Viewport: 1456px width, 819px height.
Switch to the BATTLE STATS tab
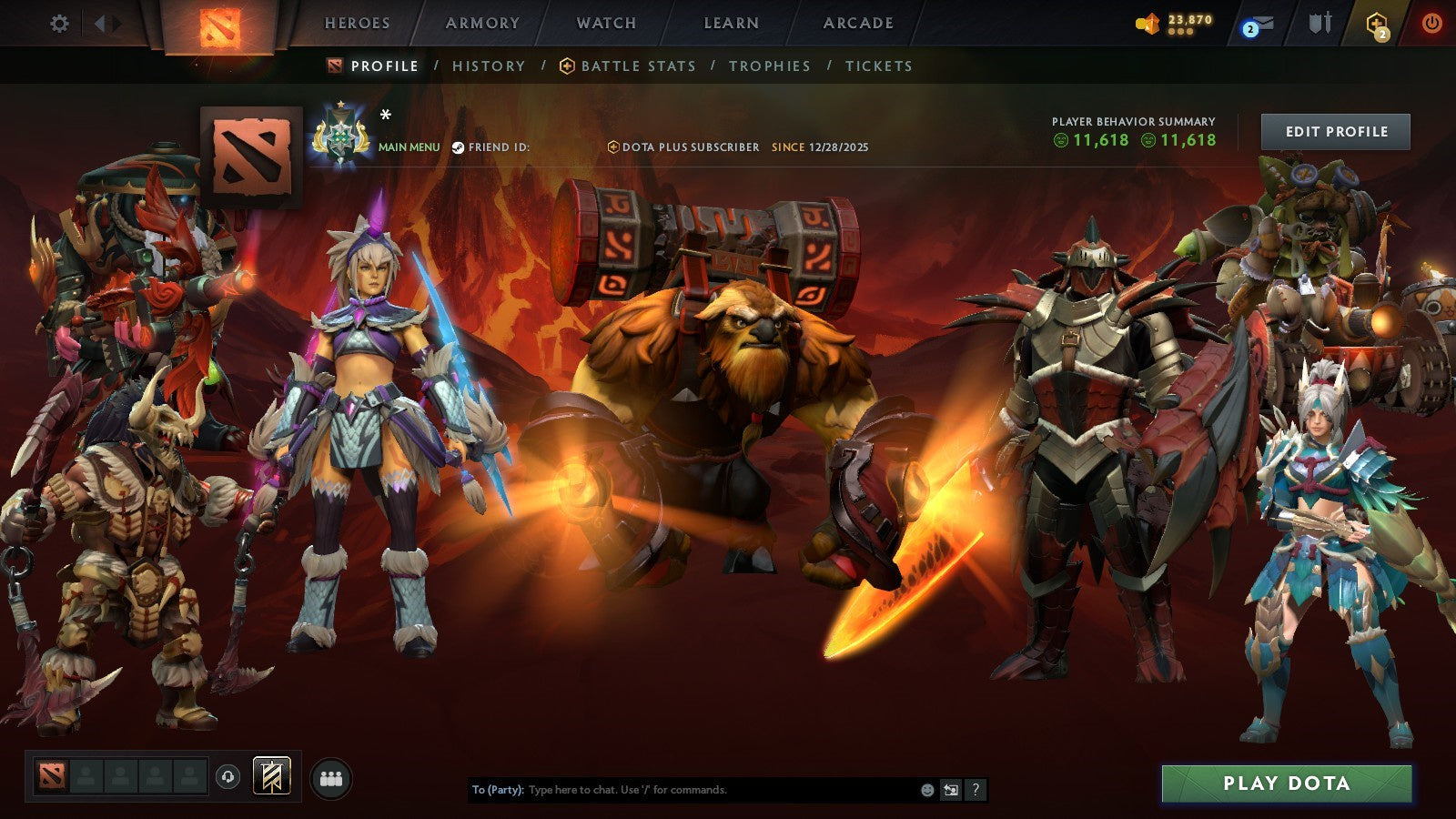pos(637,66)
